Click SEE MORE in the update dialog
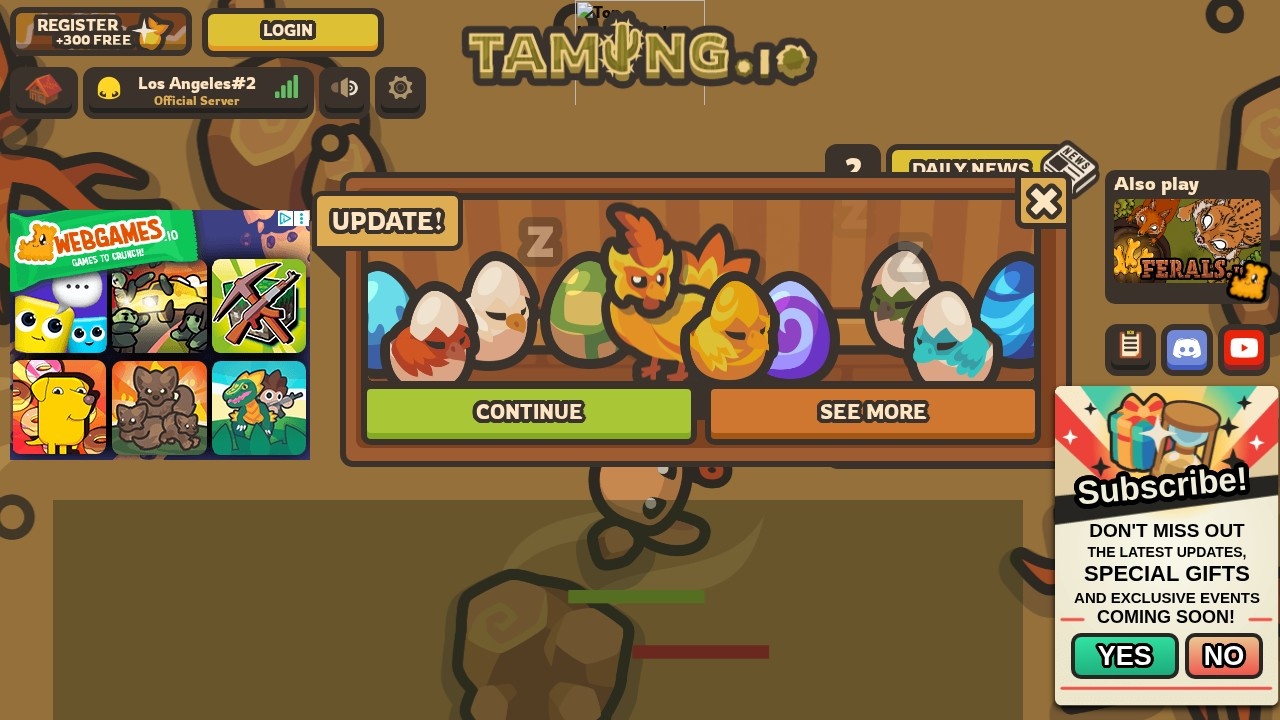The image size is (1280, 720). click(872, 412)
